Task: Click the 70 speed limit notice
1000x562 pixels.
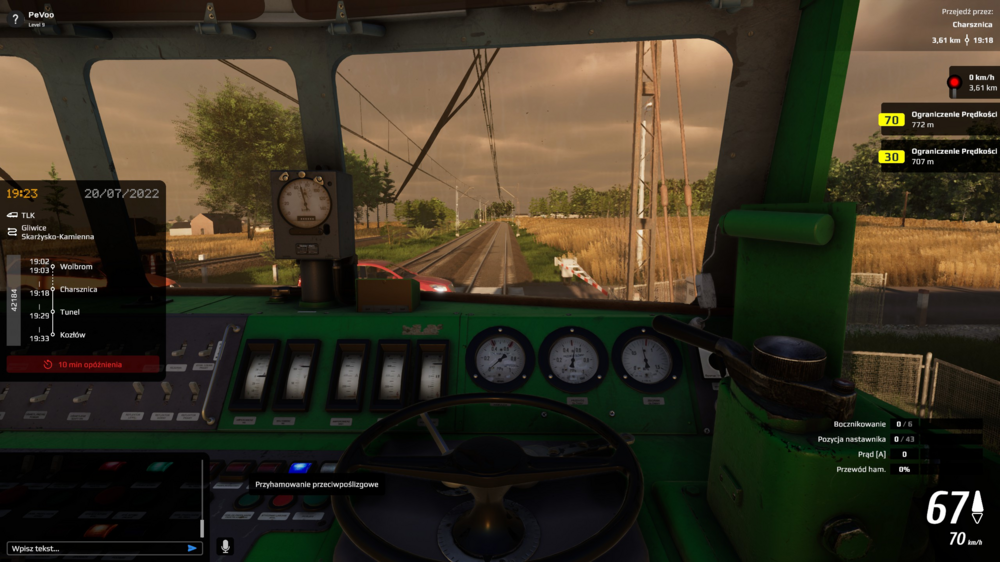Action: click(x=938, y=120)
